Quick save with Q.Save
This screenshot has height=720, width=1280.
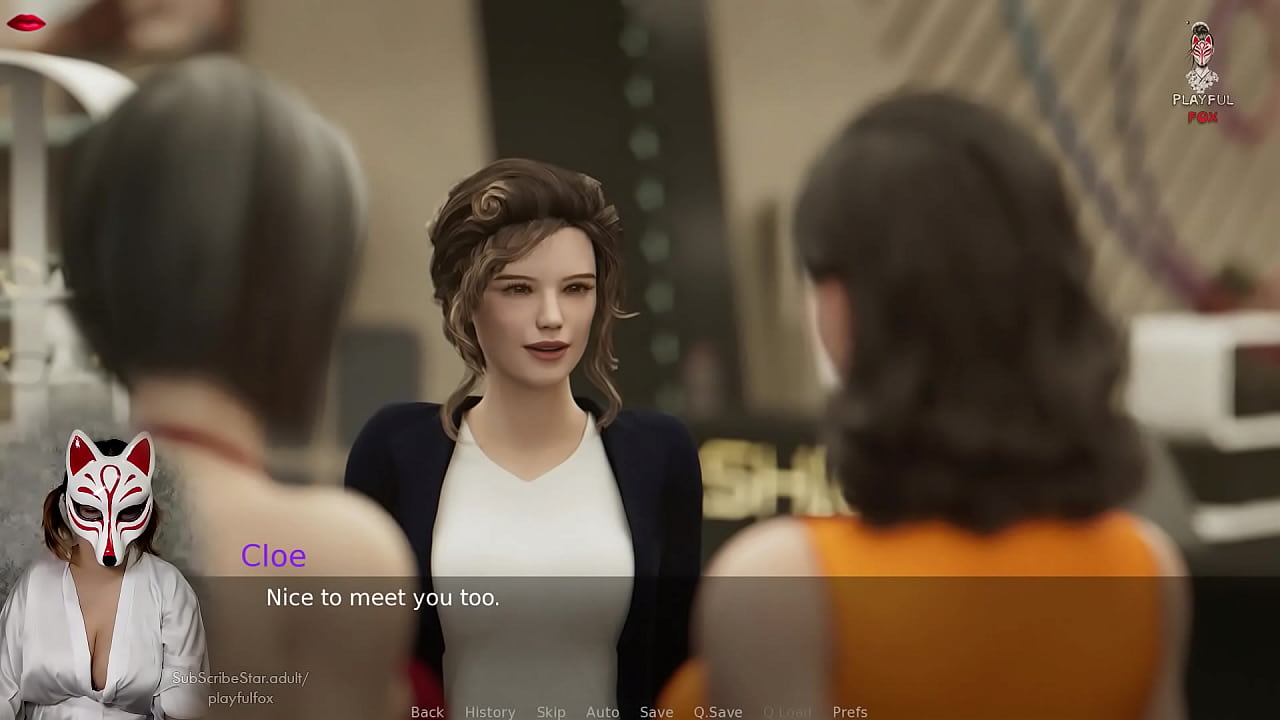click(x=718, y=712)
